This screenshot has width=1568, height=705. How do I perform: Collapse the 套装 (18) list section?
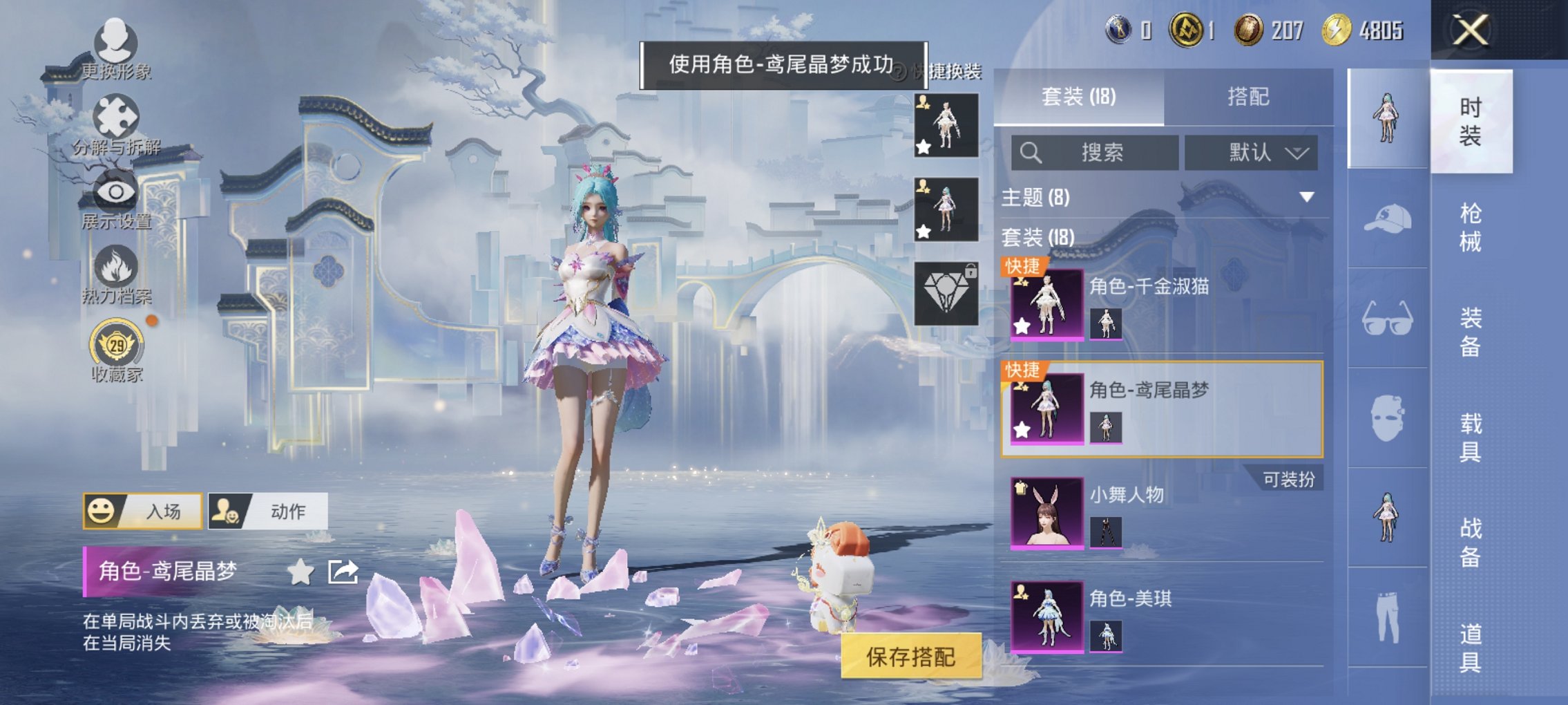(x=1036, y=238)
